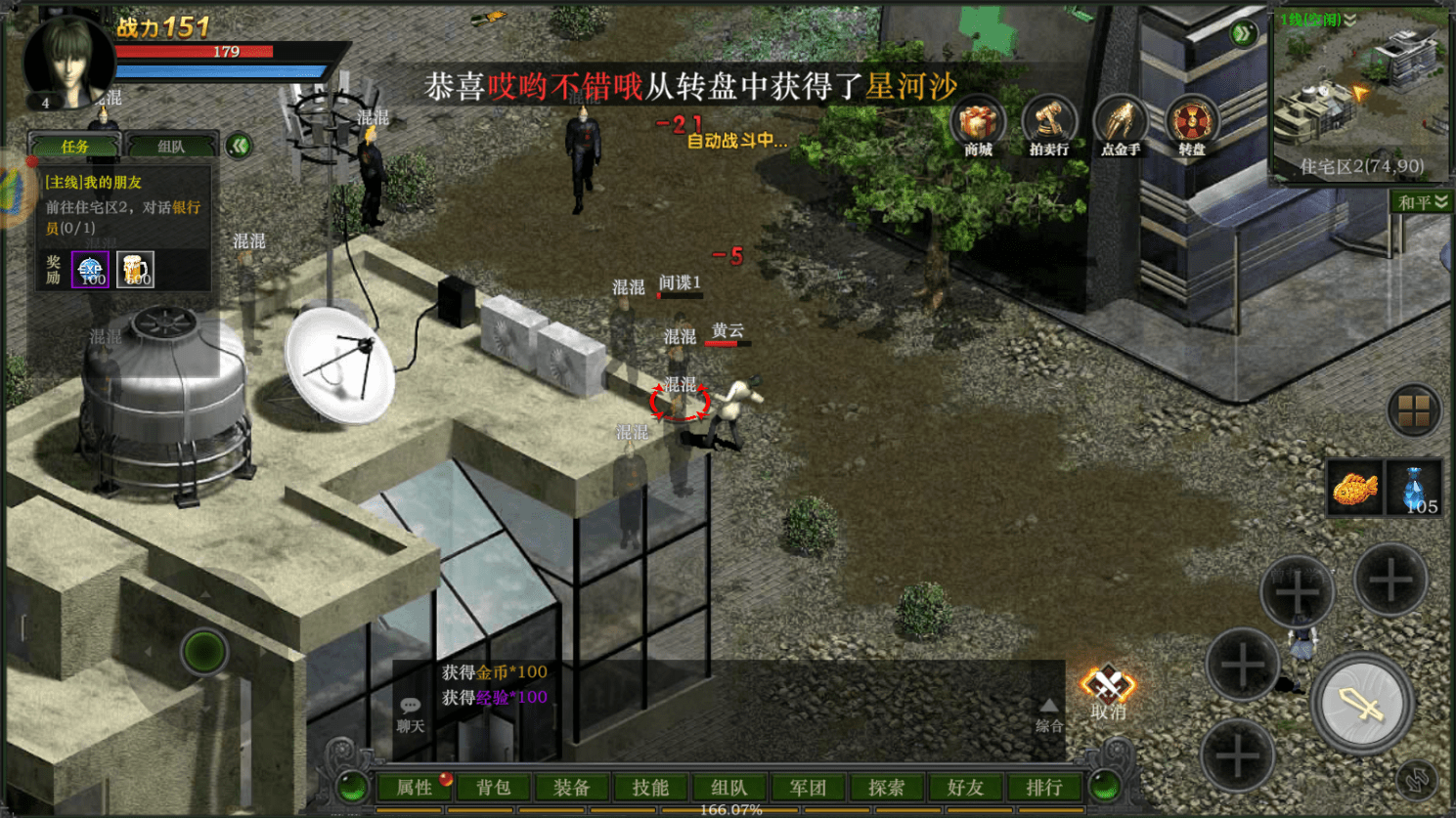The height and width of the screenshot is (818, 1456).
Task: Tap the sword attack button
Action: click(1361, 704)
